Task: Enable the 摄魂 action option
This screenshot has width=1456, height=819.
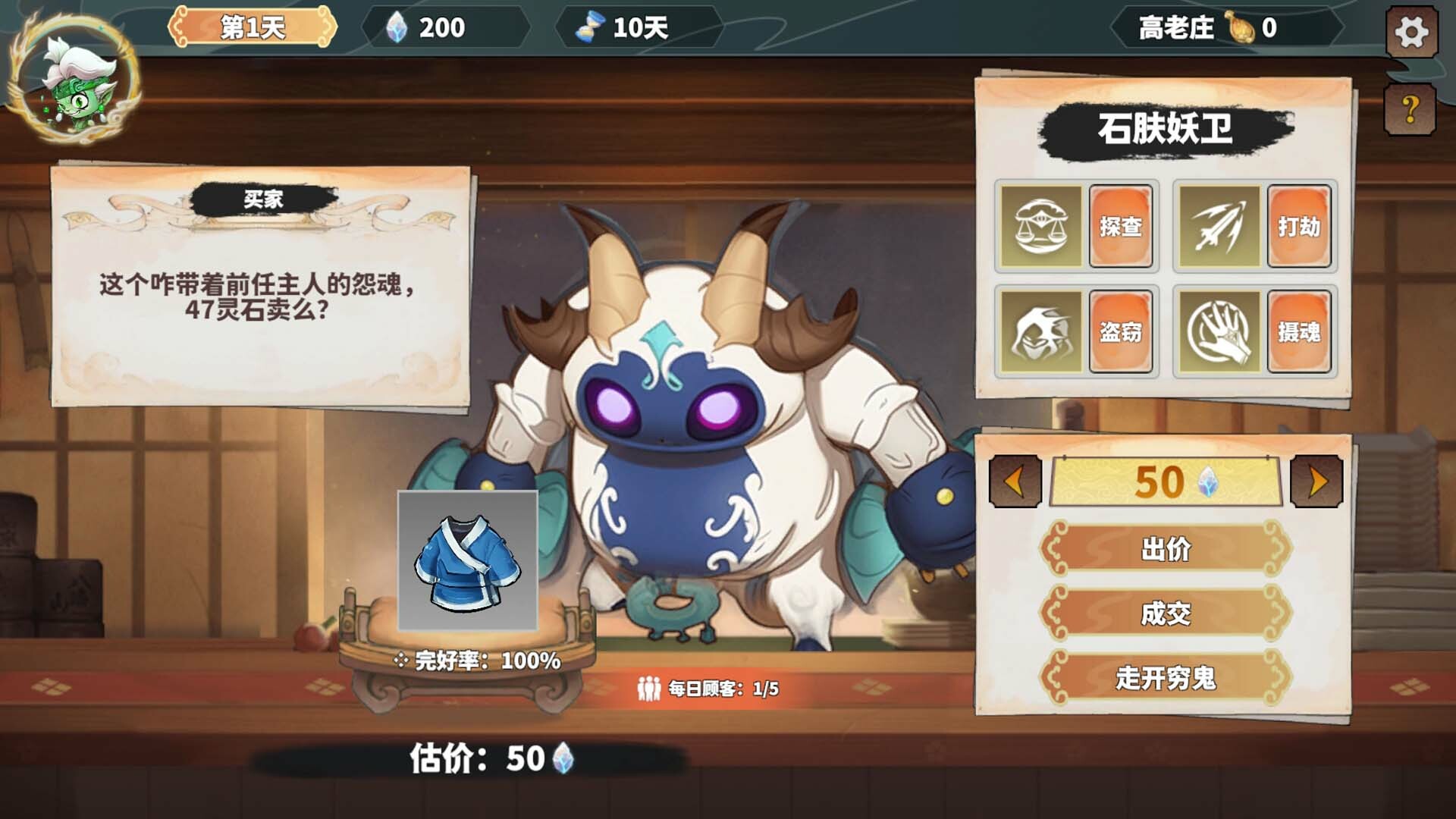Action: pos(1301,331)
